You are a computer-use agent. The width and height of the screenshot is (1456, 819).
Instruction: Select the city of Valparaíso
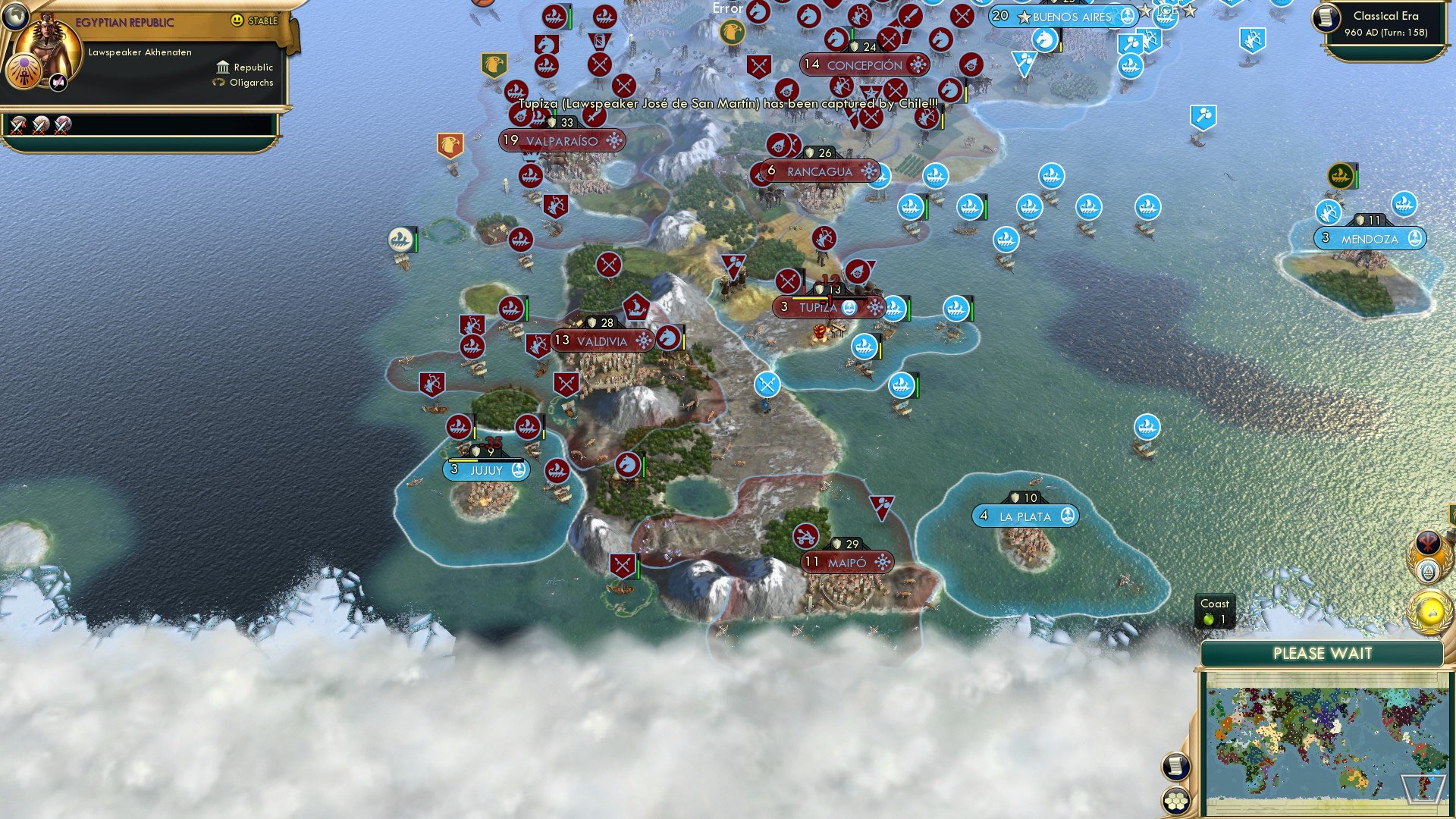click(562, 141)
